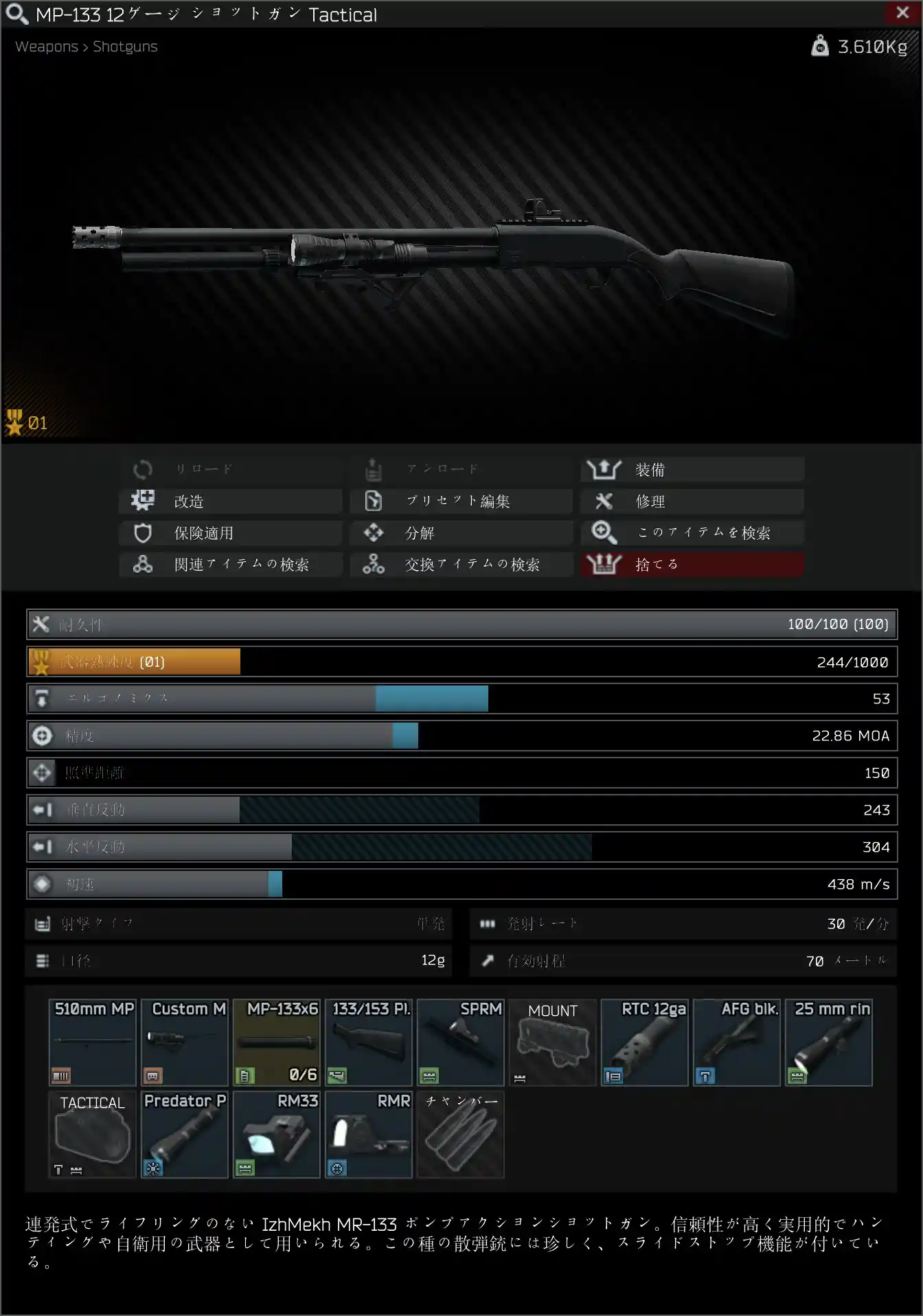Image resolution: width=923 pixels, height=1316 pixels.
Task: Click the weight icon next to 3.610Kg
Action: coord(819,46)
